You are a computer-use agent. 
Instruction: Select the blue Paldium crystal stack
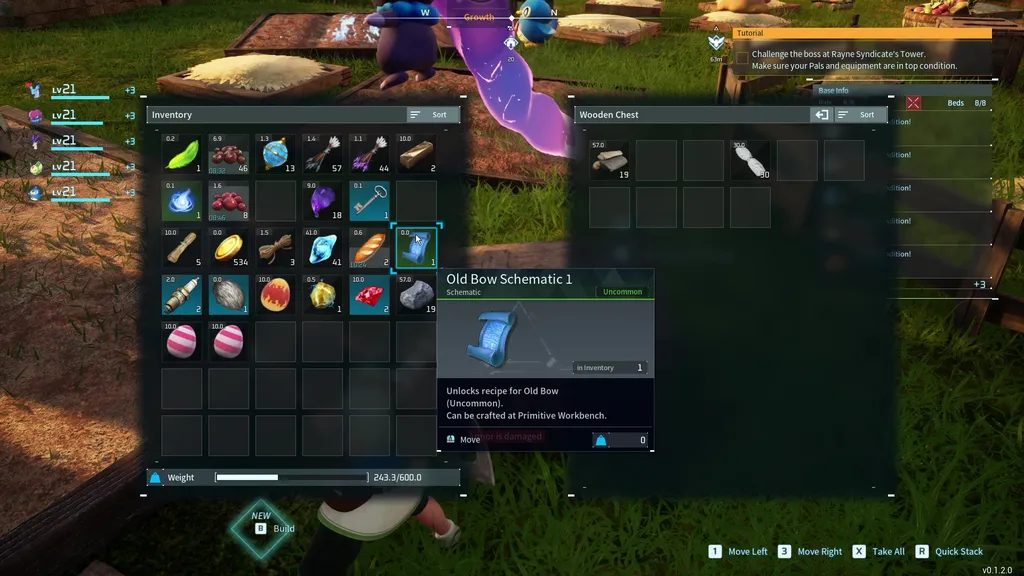[x=323, y=248]
